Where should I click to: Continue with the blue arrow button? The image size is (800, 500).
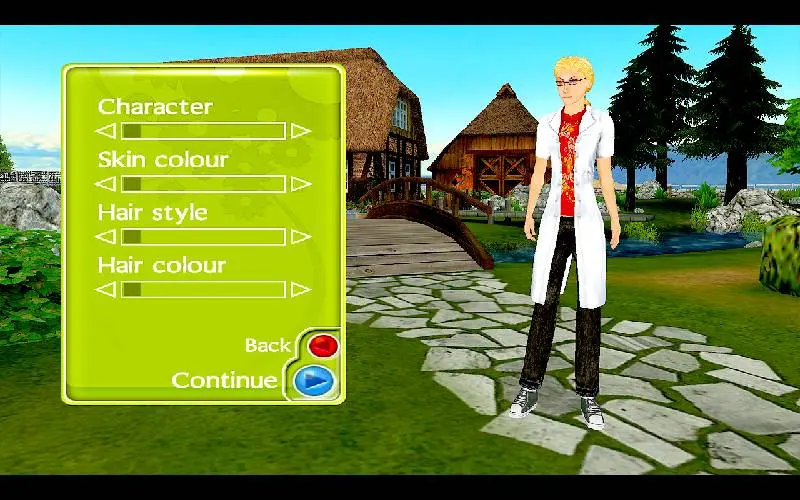(312, 381)
